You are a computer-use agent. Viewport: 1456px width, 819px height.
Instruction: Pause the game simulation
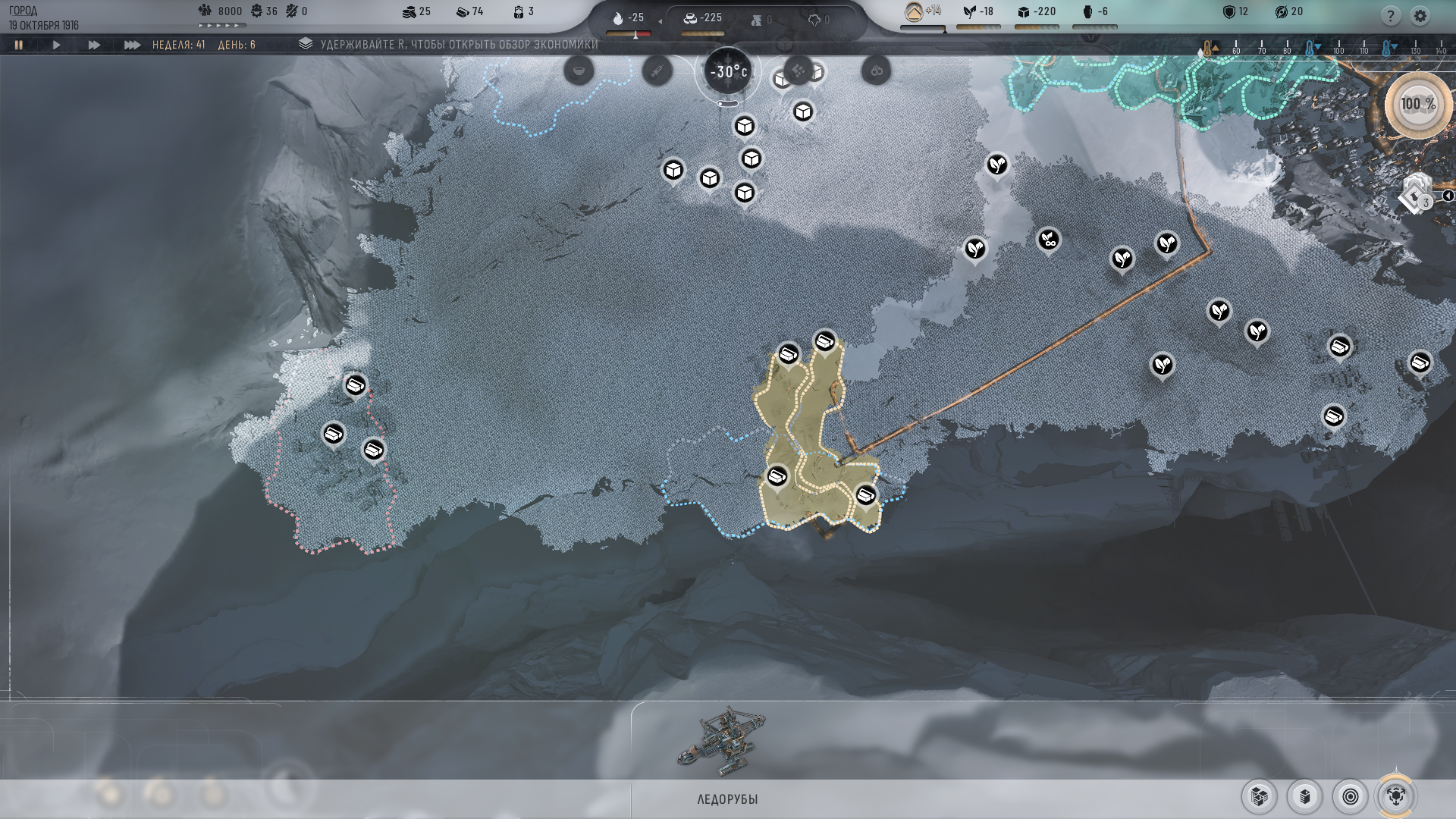click(x=19, y=45)
